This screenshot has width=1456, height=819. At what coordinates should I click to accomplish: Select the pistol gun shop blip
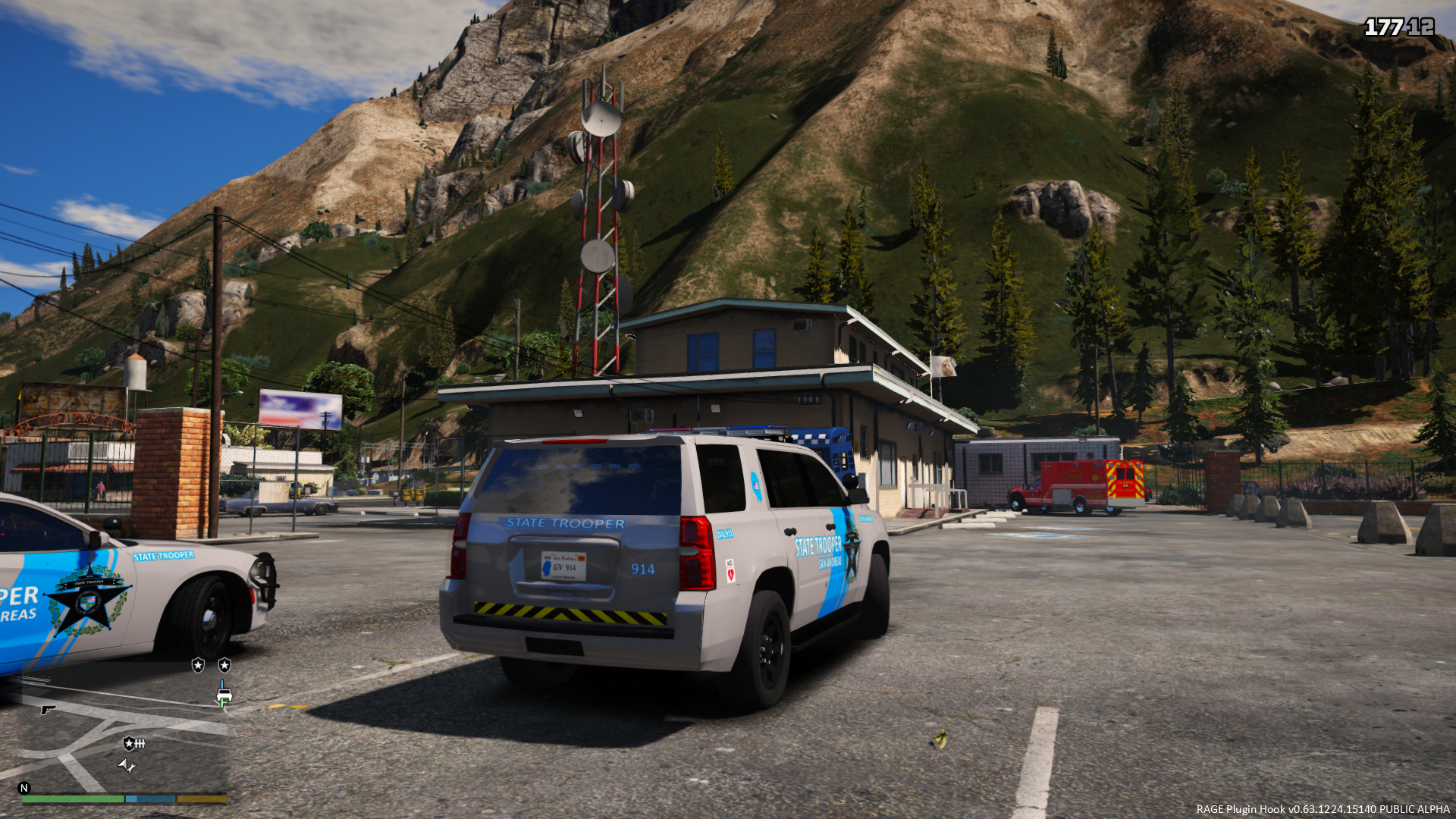point(48,709)
